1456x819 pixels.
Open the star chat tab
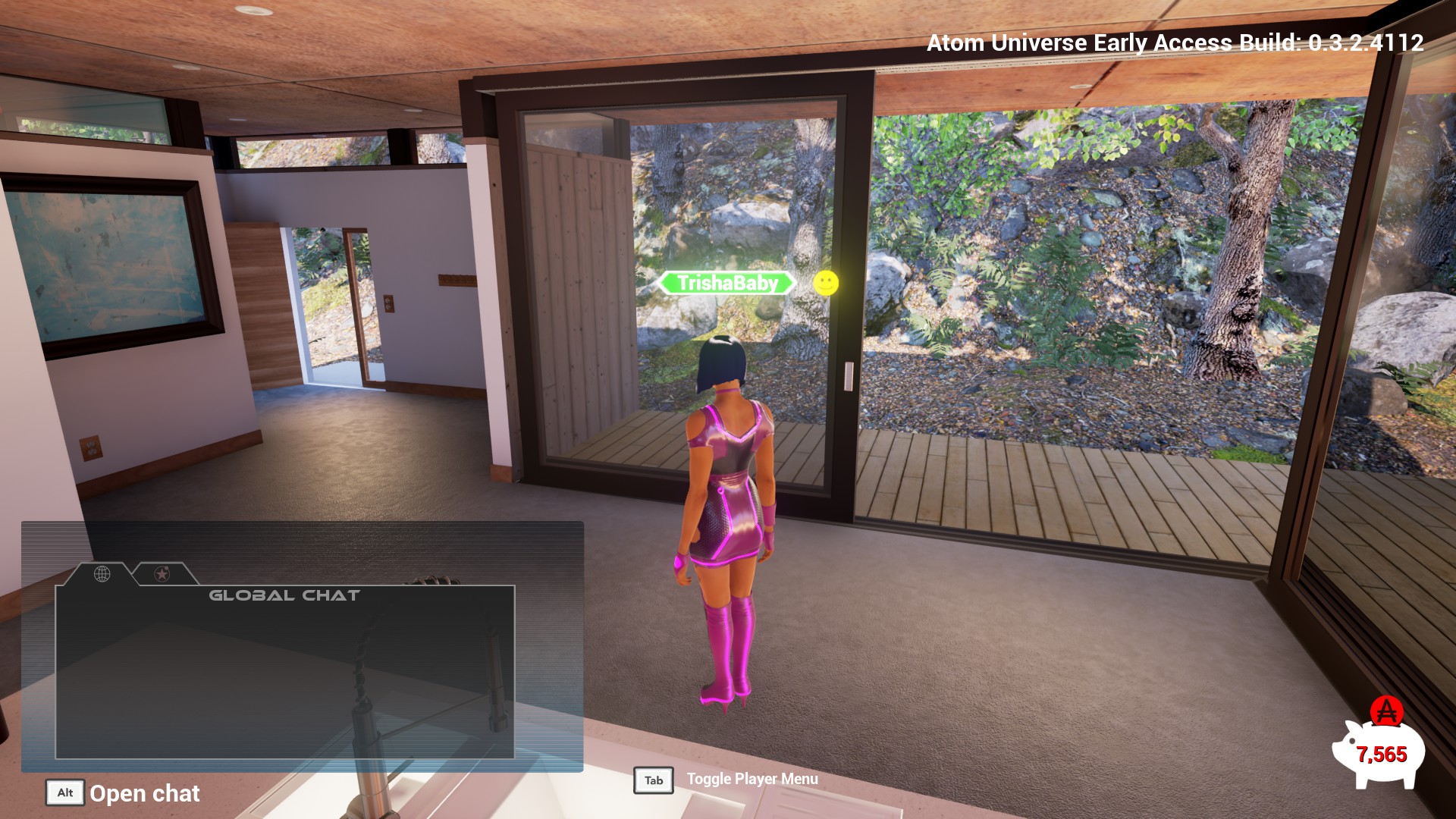162,574
